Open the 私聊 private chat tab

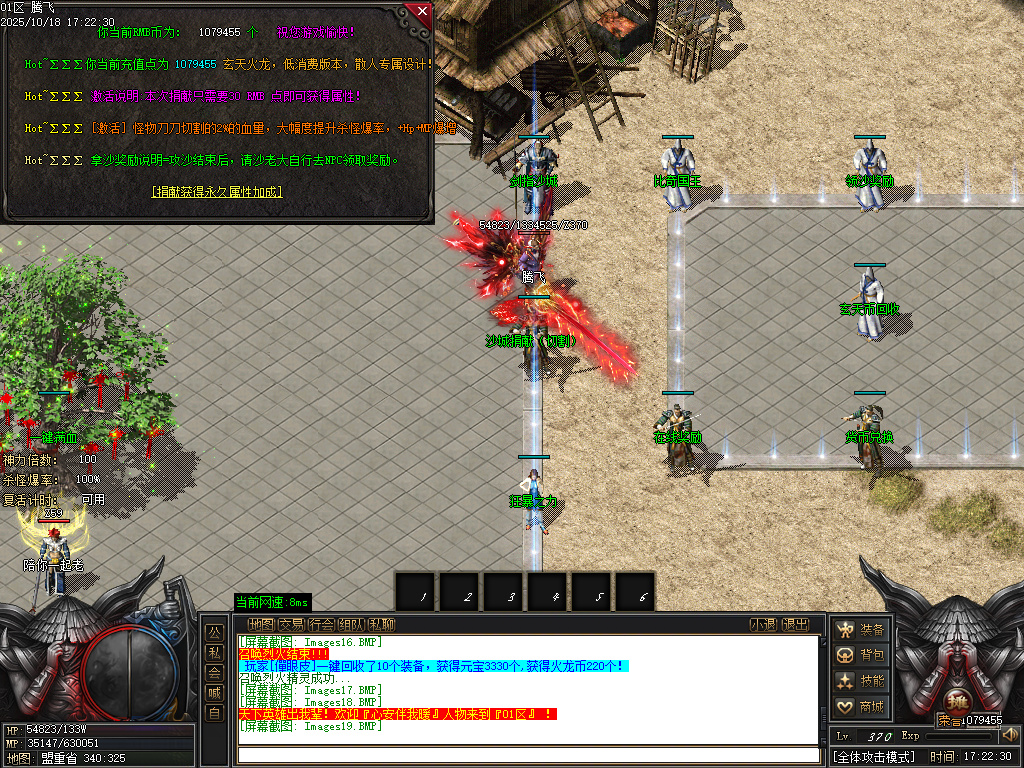tap(381, 625)
